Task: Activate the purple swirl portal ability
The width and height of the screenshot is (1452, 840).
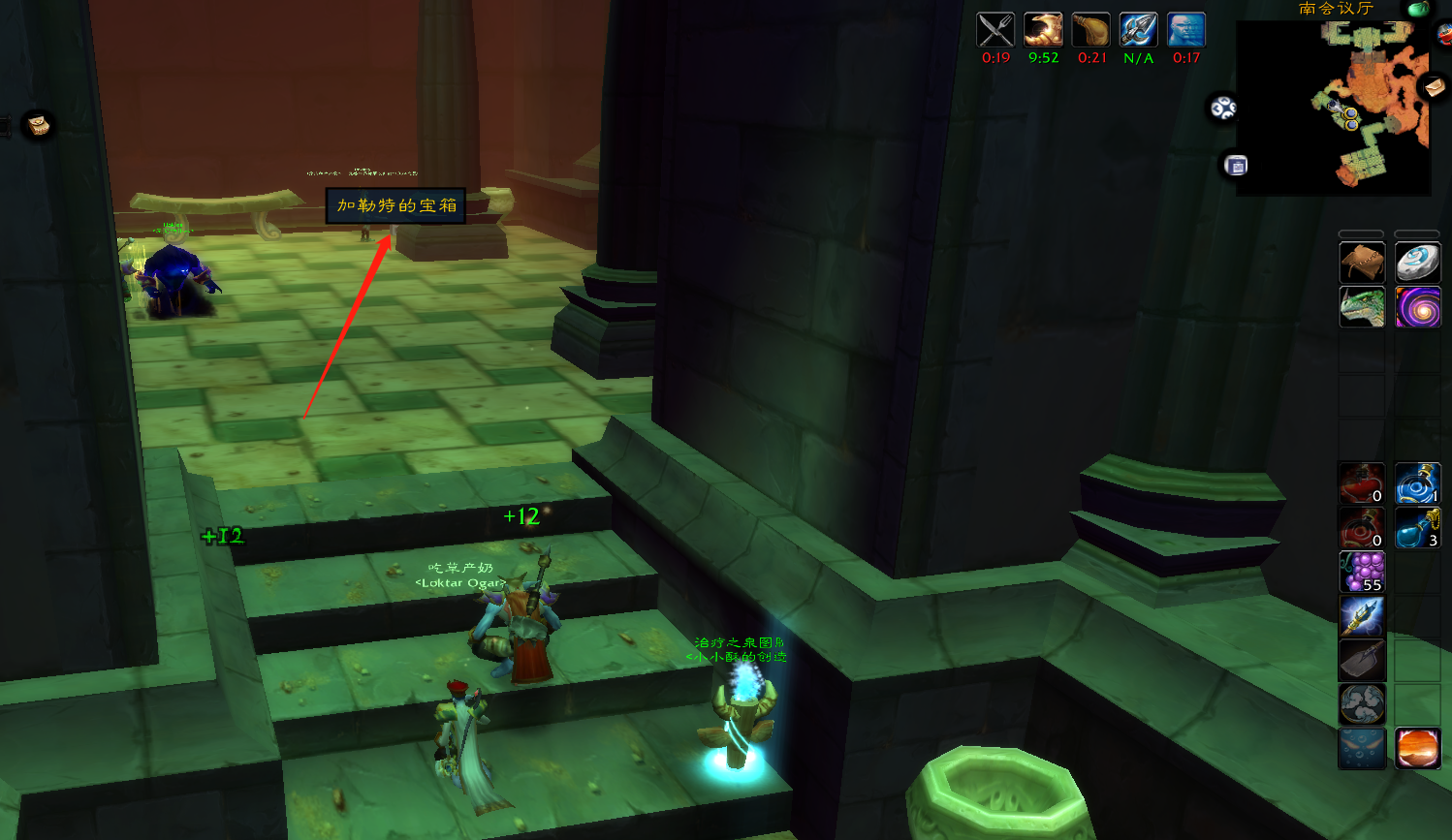Action: (1417, 307)
